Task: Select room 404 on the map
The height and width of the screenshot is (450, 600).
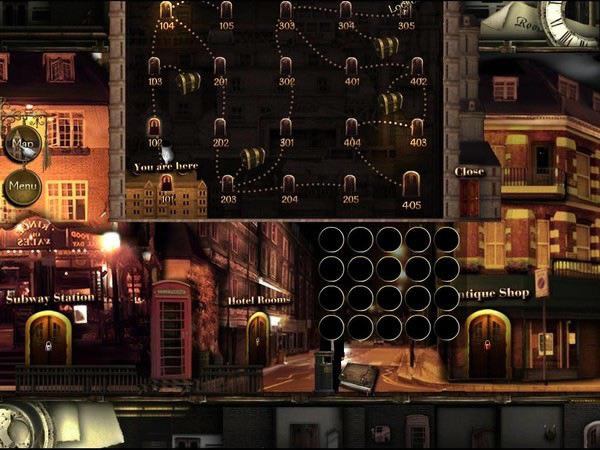Action: 352,128
